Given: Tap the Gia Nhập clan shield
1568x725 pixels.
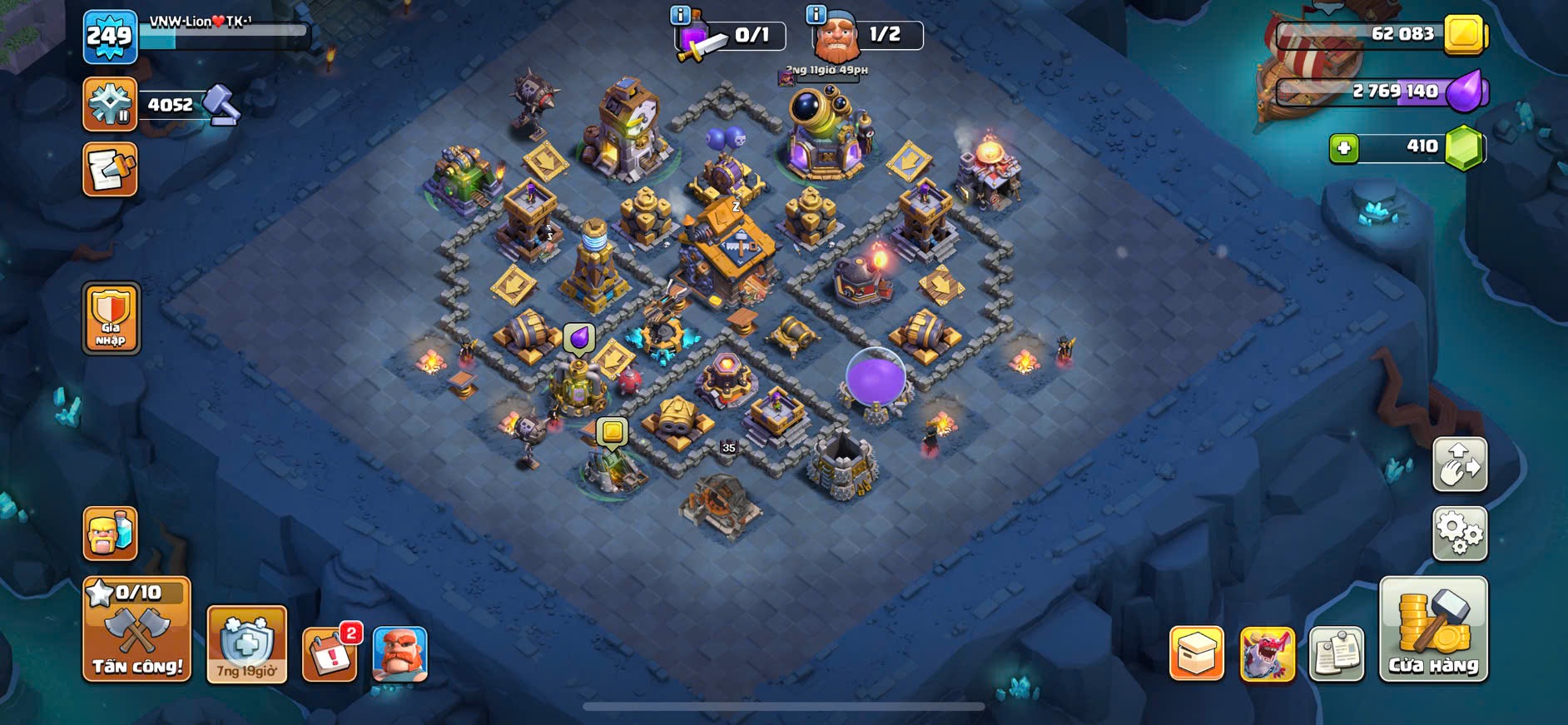Looking at the screenshot, I should 111,318.
